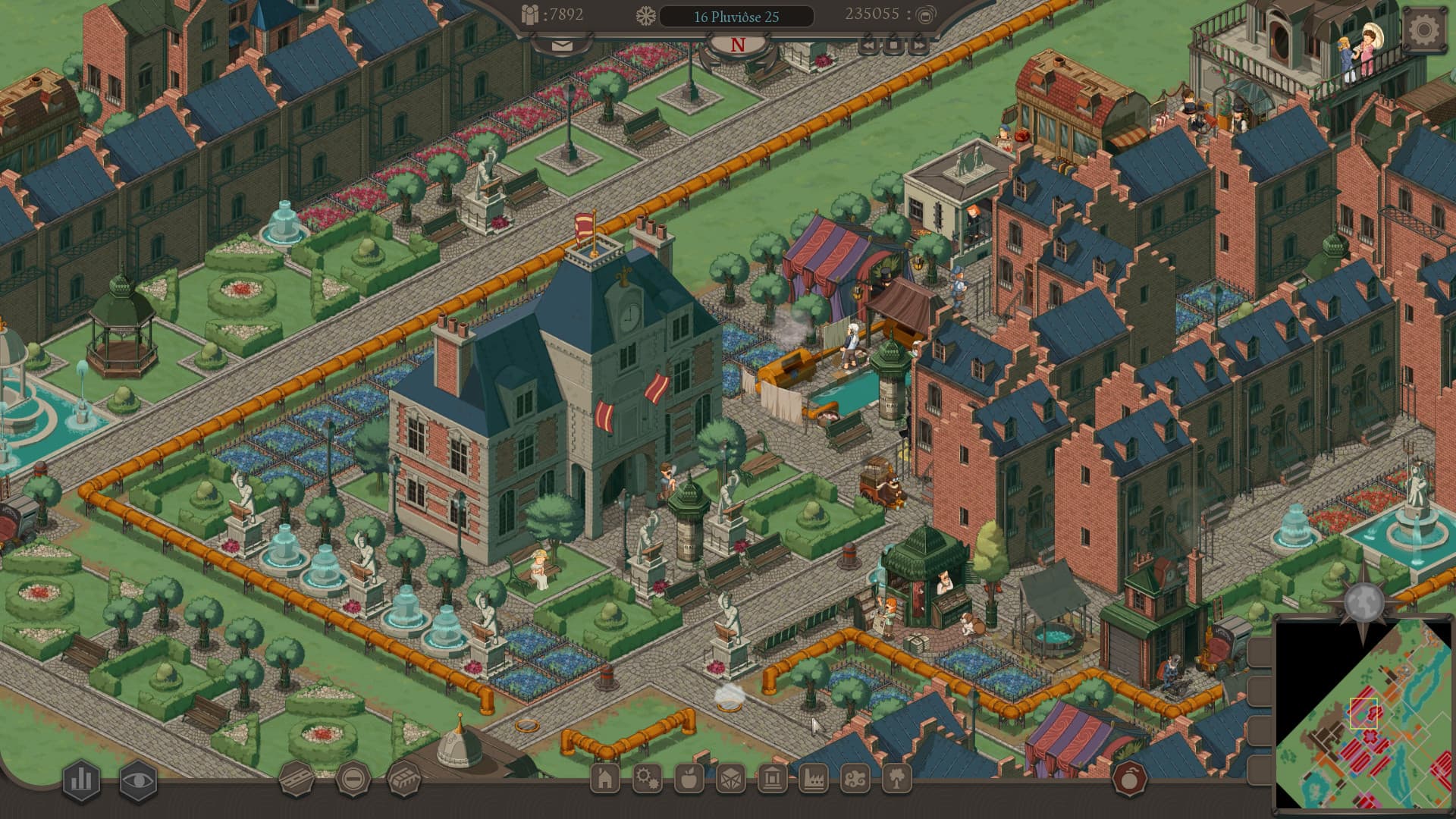Image resolution: width=1456 pixels, height=819 pixels.
Task: Open the civic buildings category with the temple icon
Action: tap(773, 778)
